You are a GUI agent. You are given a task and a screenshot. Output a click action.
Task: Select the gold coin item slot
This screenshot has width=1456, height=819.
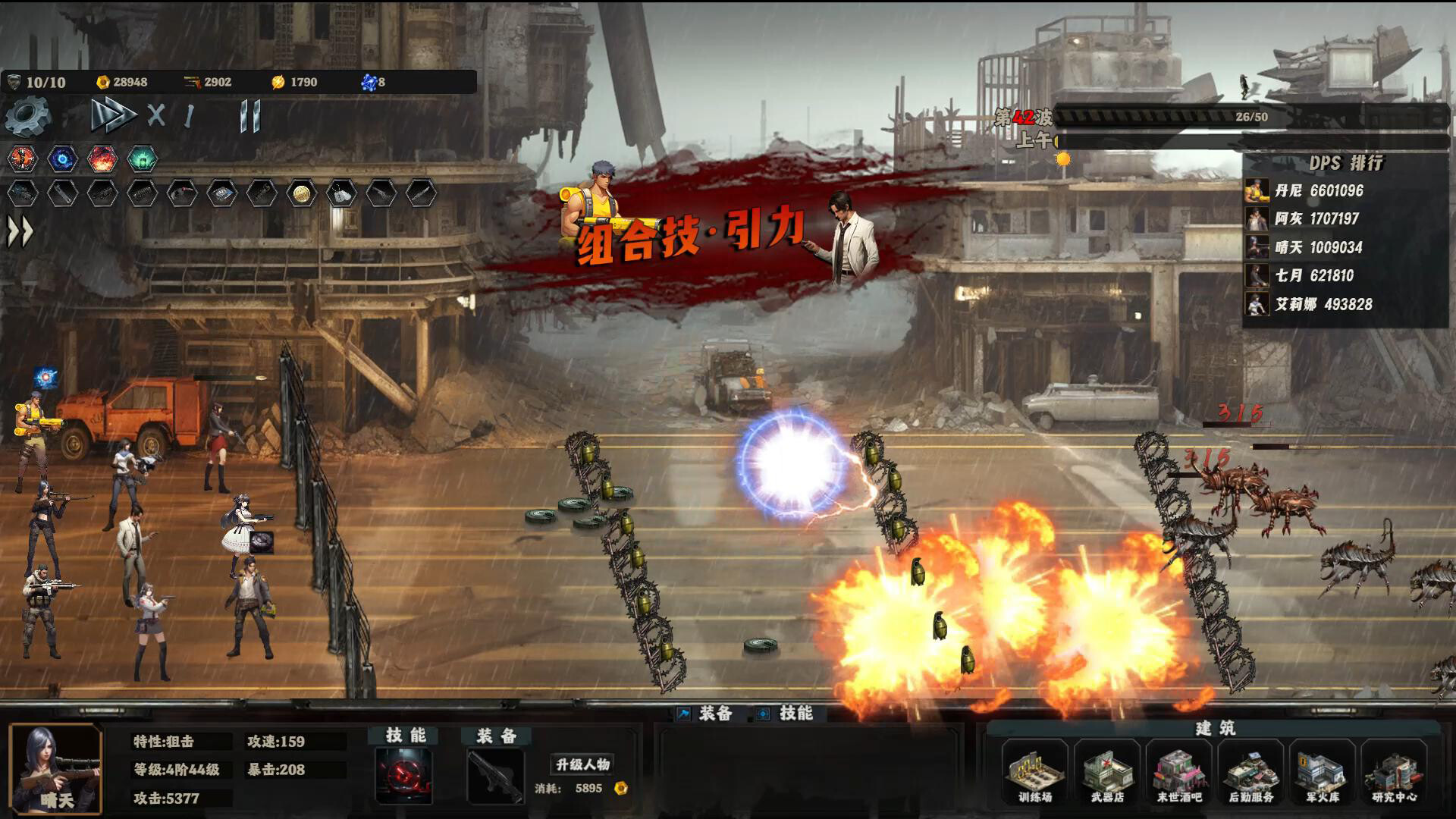click(301, 194)
